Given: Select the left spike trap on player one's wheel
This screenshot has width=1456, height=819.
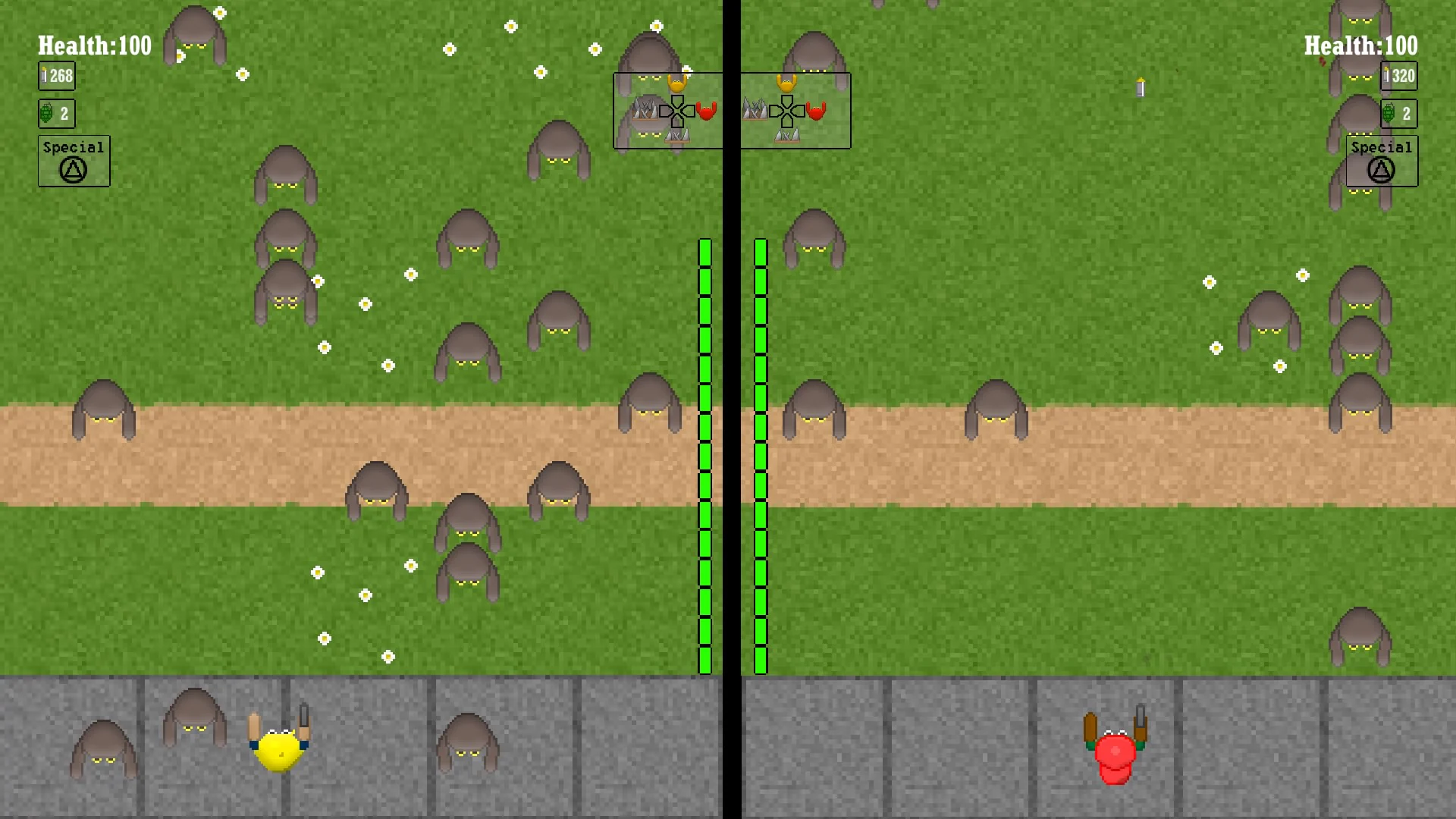Looking at the screenshot, I should point(646,109).
